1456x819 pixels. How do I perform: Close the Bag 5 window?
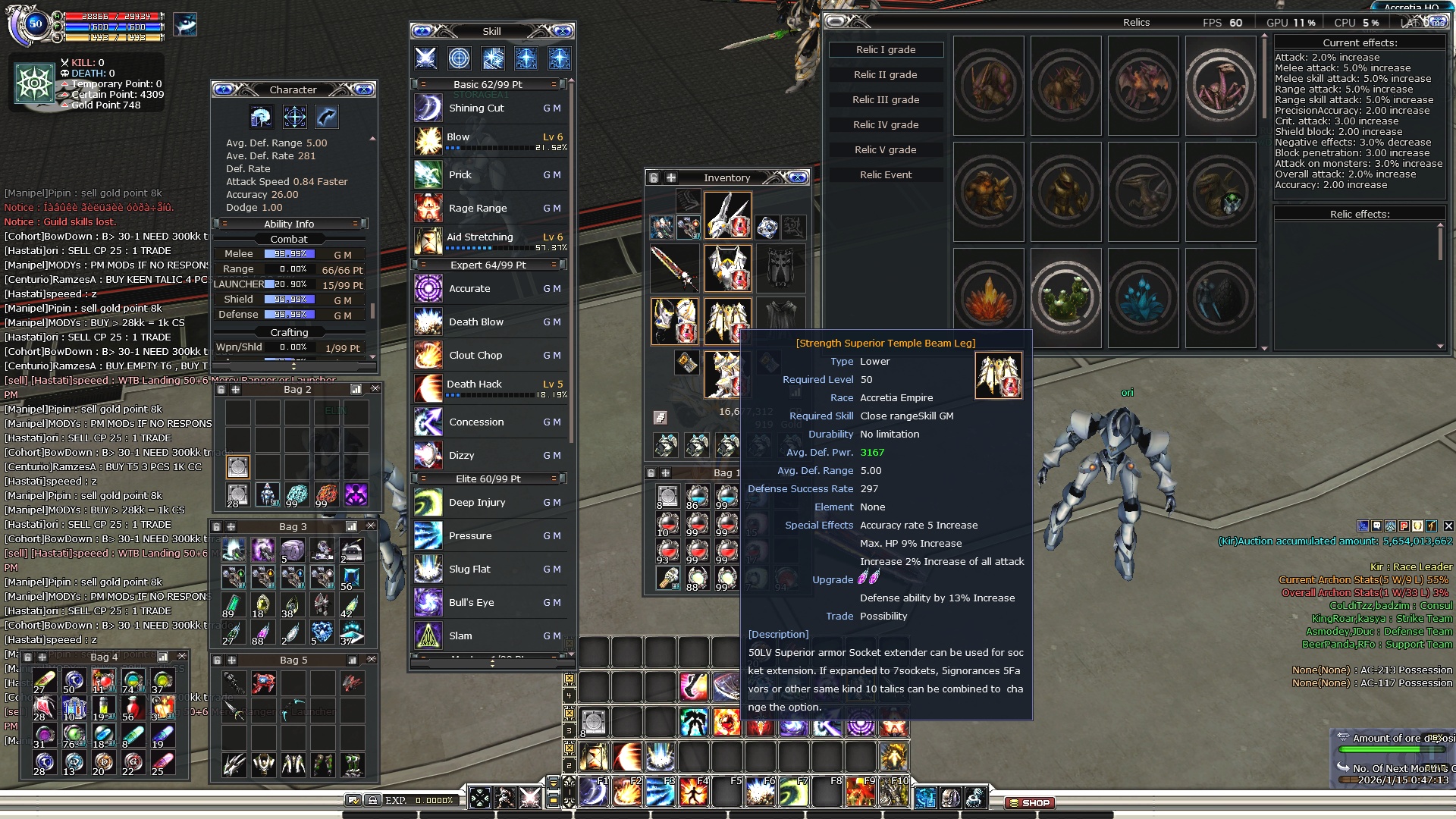(x=372, y=661)
